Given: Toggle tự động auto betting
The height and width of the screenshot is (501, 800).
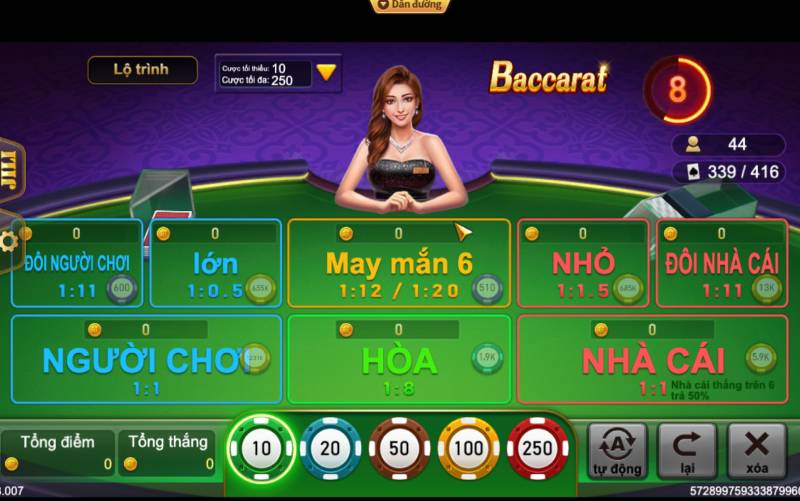Looking at the screenshot, I should [617, 451].
